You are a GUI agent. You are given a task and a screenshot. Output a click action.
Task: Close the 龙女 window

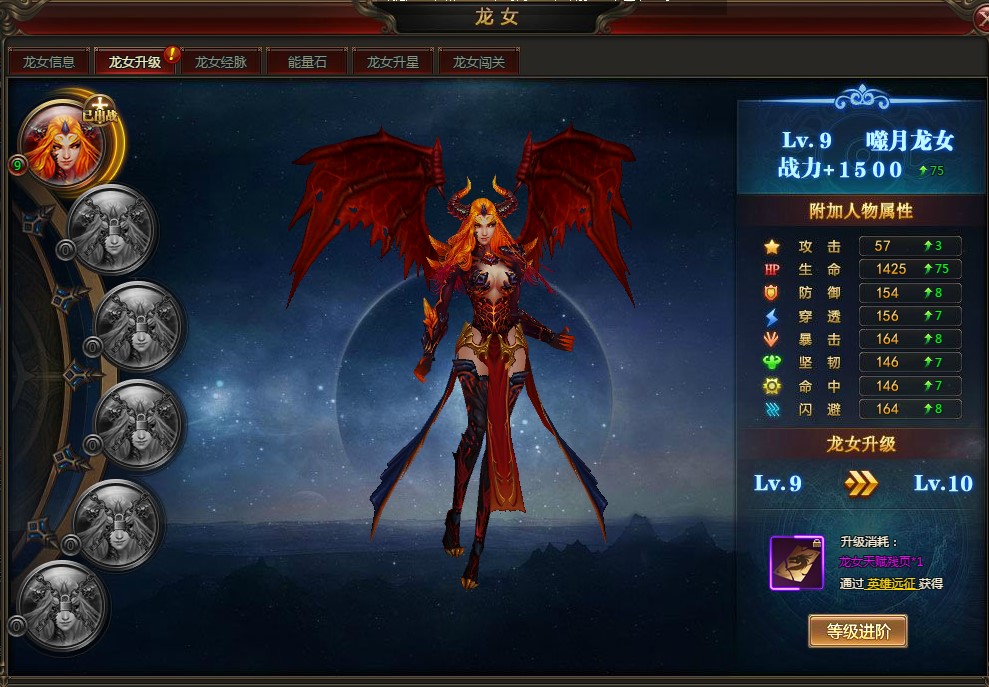click(x=980, y=19)
